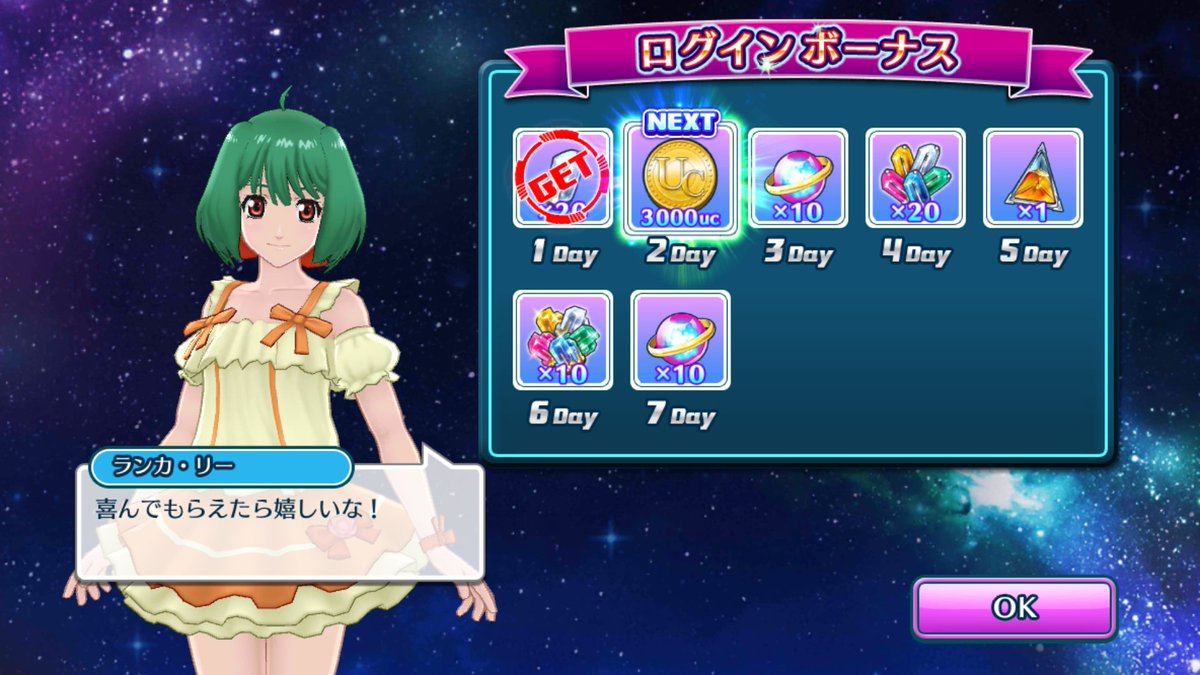Tap the Day 7 planet orb reward
Screen dimensions: 1200x675
click(x=680, y=340)
